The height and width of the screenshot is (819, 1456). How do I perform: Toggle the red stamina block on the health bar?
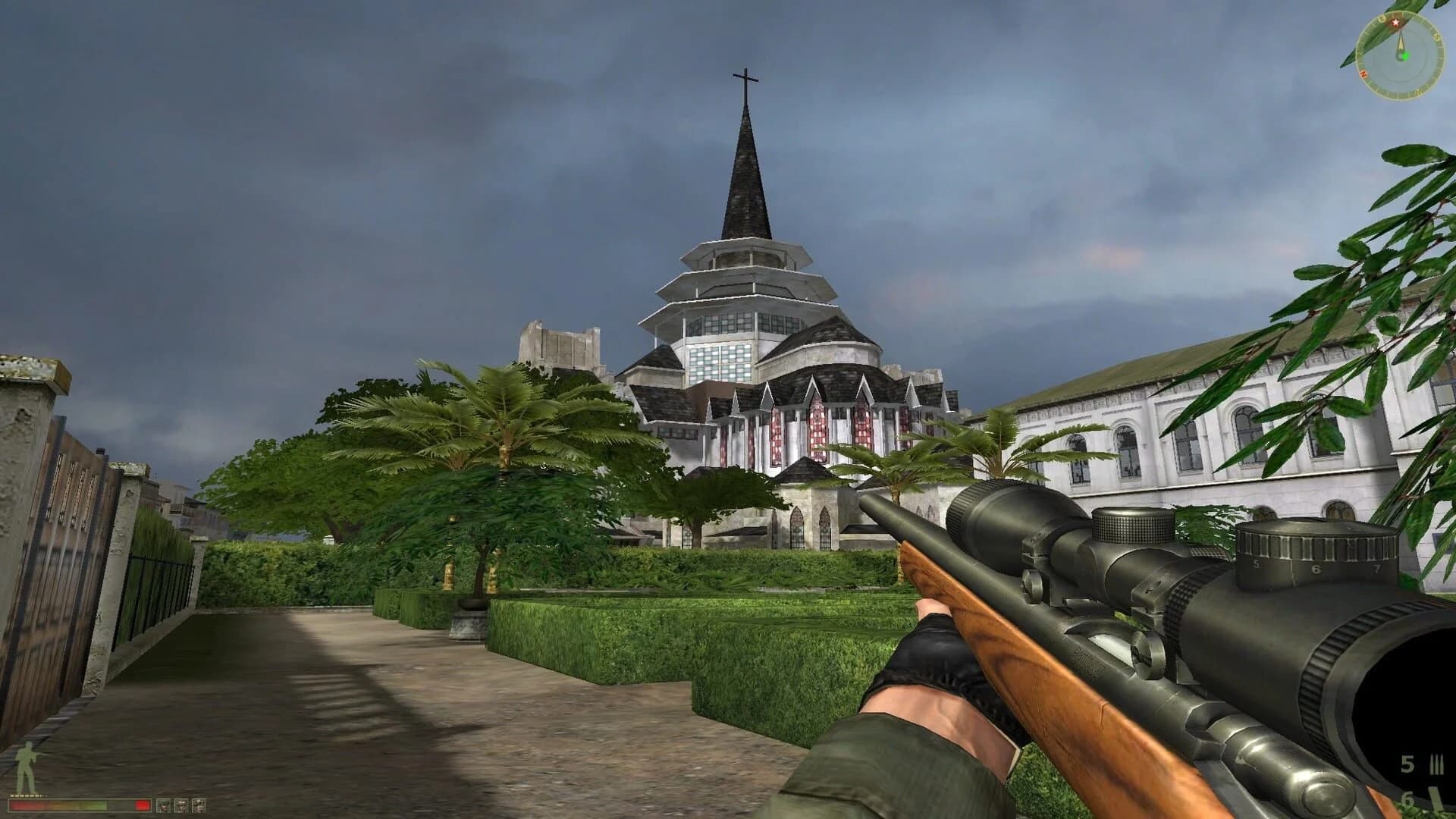coord(142,805)
